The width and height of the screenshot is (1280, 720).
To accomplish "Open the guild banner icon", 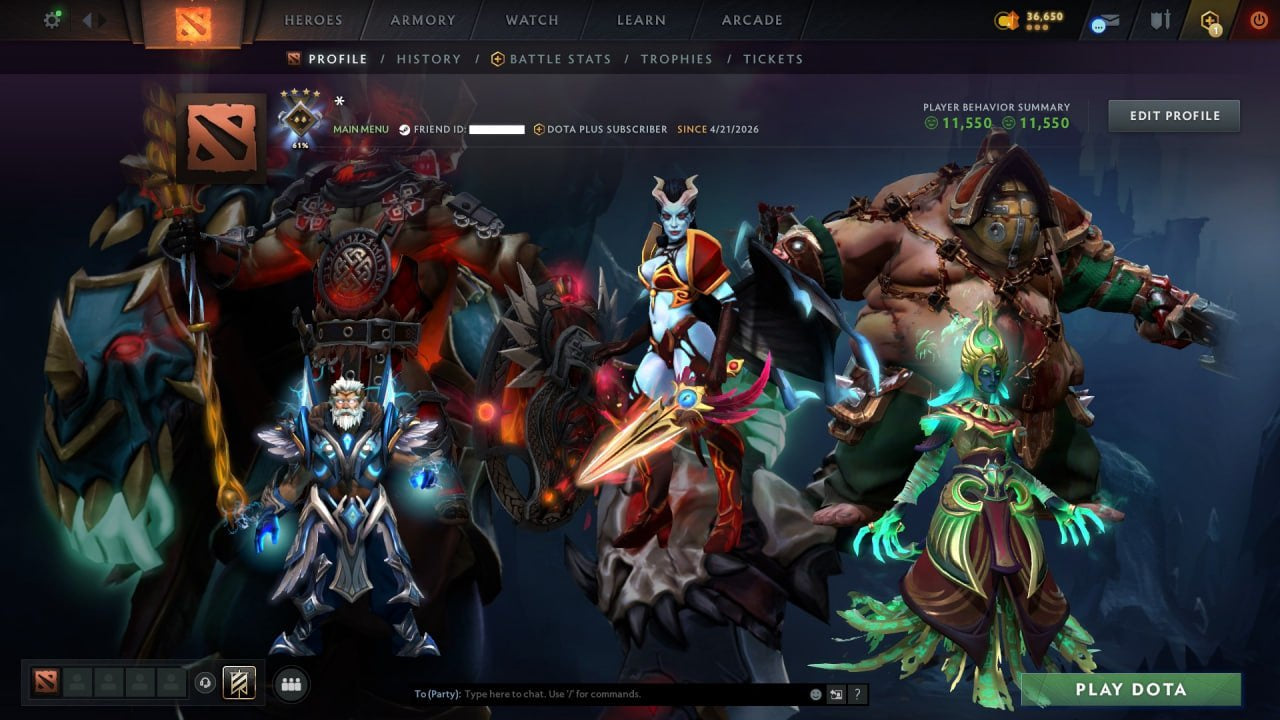I will coord(237,683).
